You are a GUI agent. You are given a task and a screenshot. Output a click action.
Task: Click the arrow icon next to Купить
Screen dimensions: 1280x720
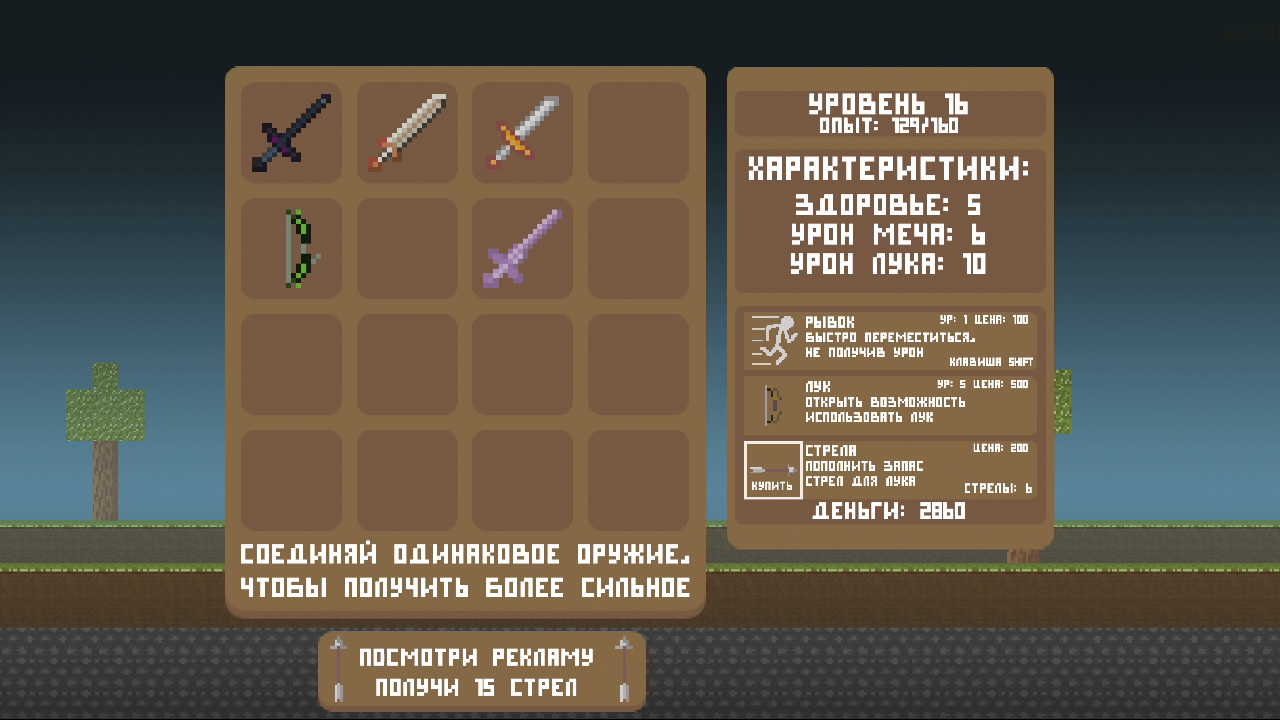(772, 465)
